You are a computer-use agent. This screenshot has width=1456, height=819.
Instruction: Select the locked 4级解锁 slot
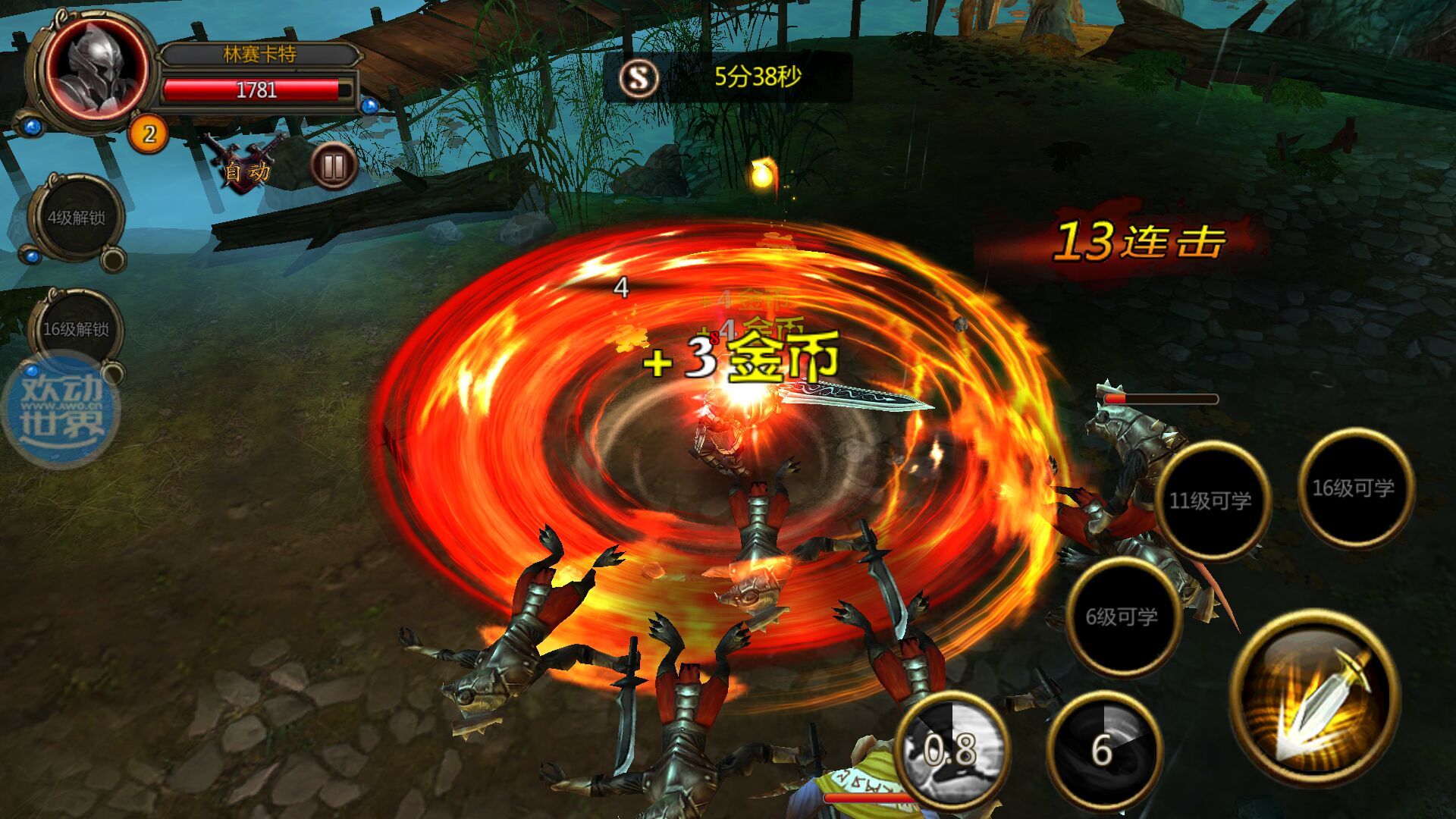[x=77, y=218]
